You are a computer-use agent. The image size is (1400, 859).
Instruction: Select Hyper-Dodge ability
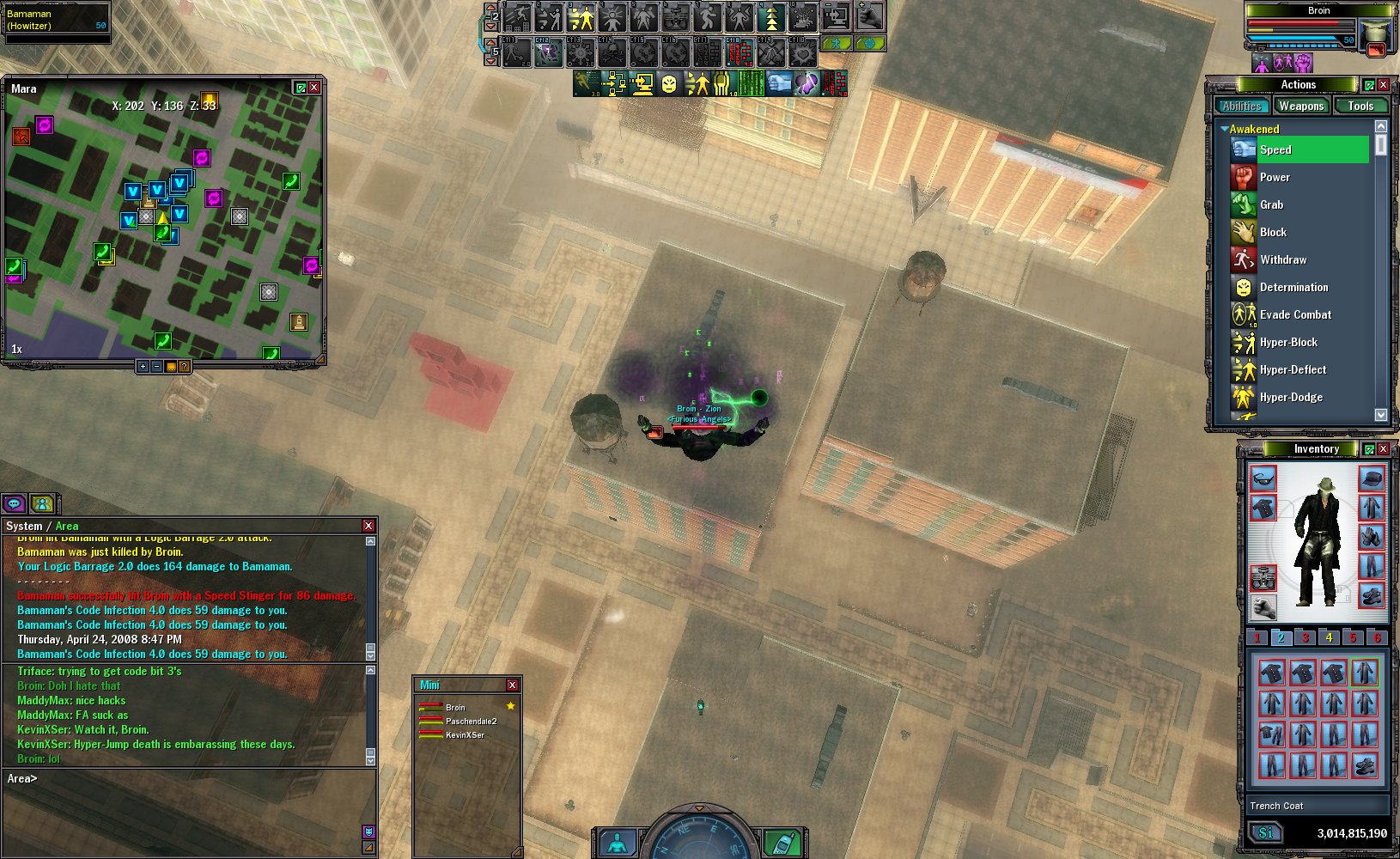tap(1291, 397)
